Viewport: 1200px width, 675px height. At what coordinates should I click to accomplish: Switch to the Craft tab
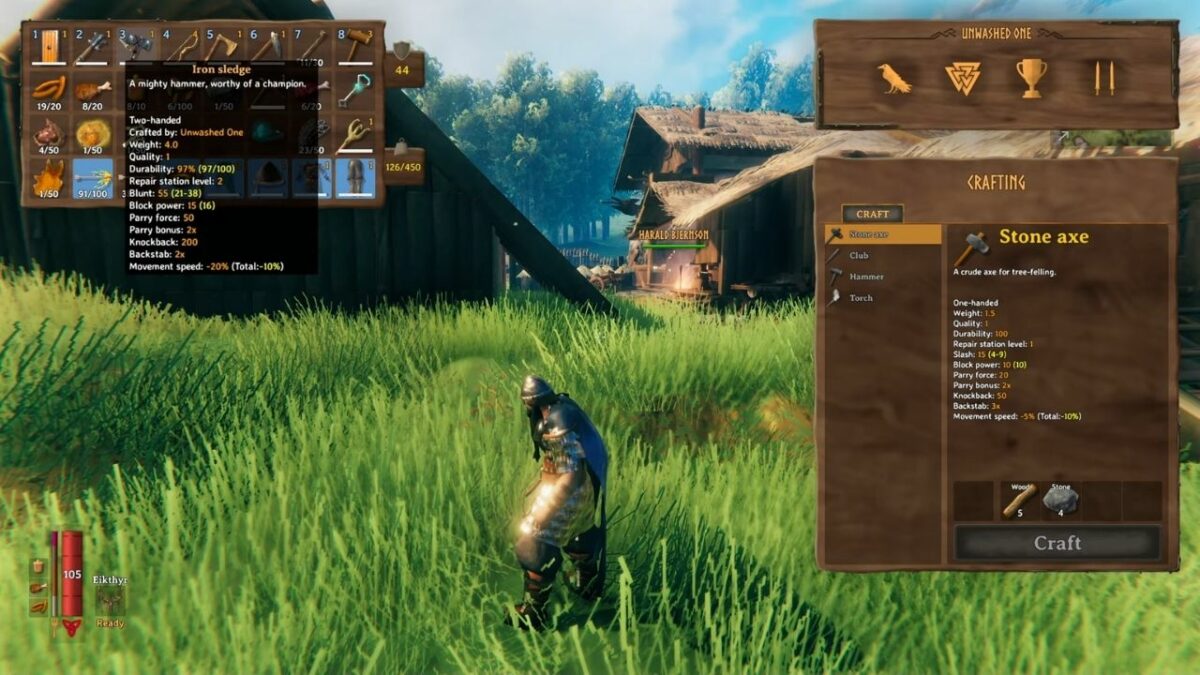(872, 214)
